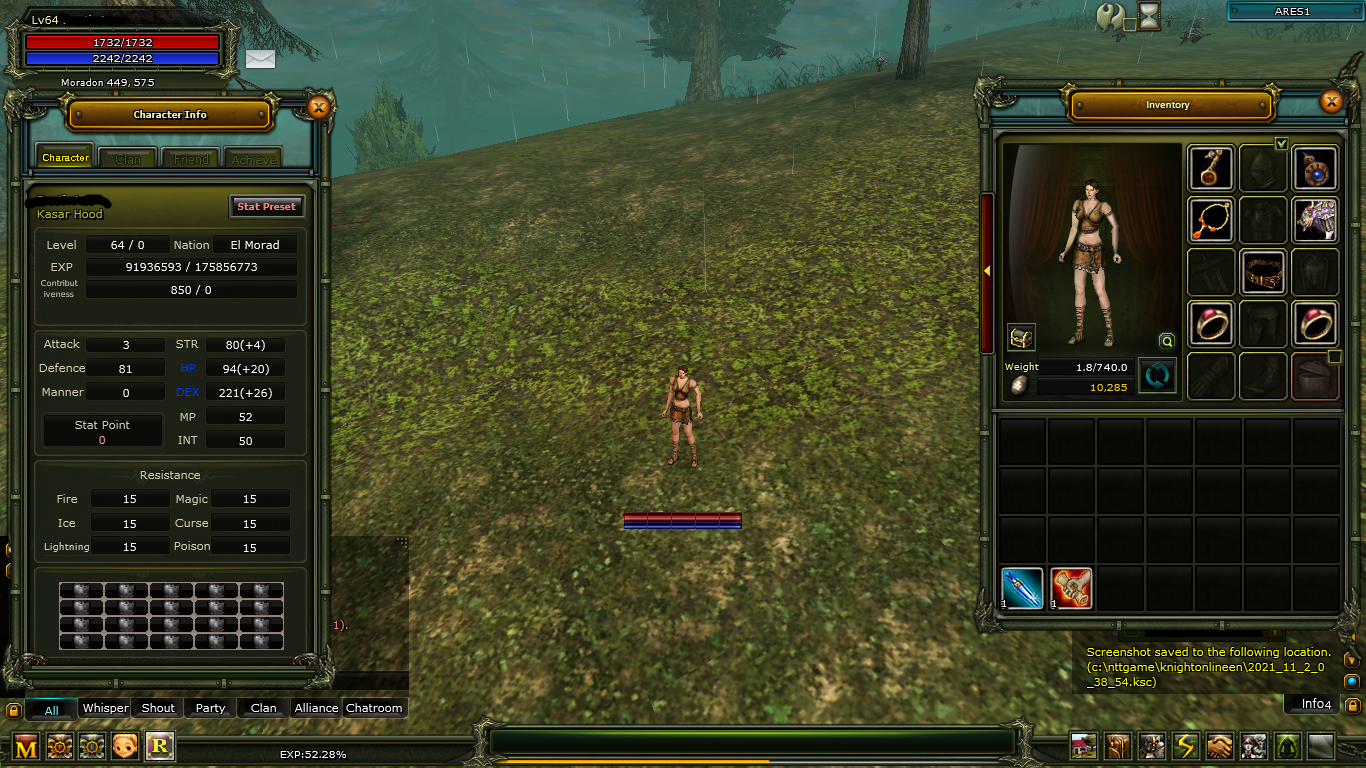Select the equipped belt slot
The width and height of the screenshot is (1366, 768).
click(x=1263, y=272)
